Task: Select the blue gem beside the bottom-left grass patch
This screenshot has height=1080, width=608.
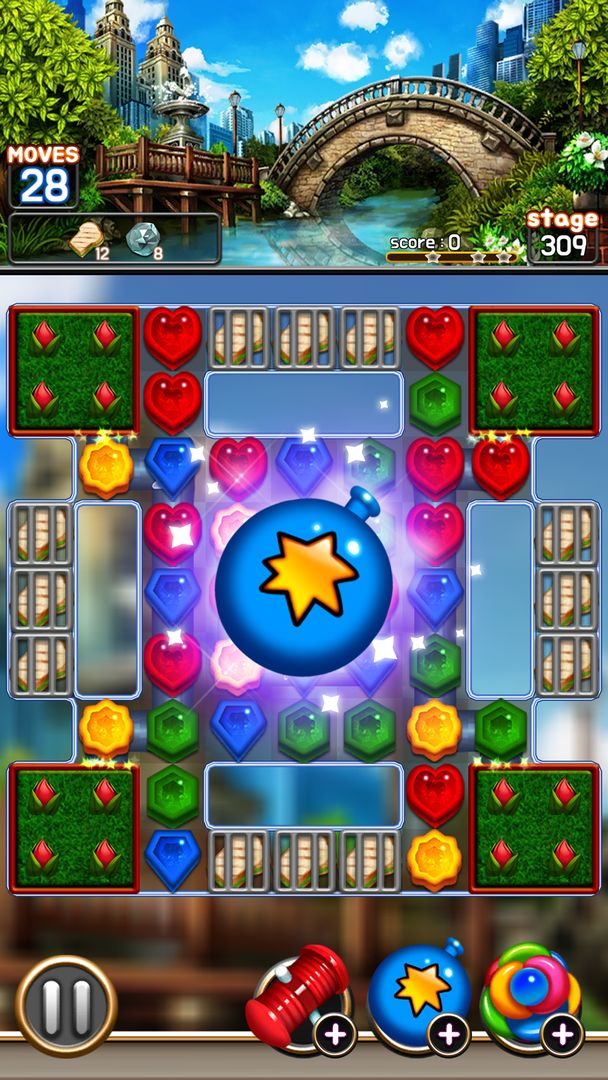Action: pyautogui.click(x=172, y=860)
